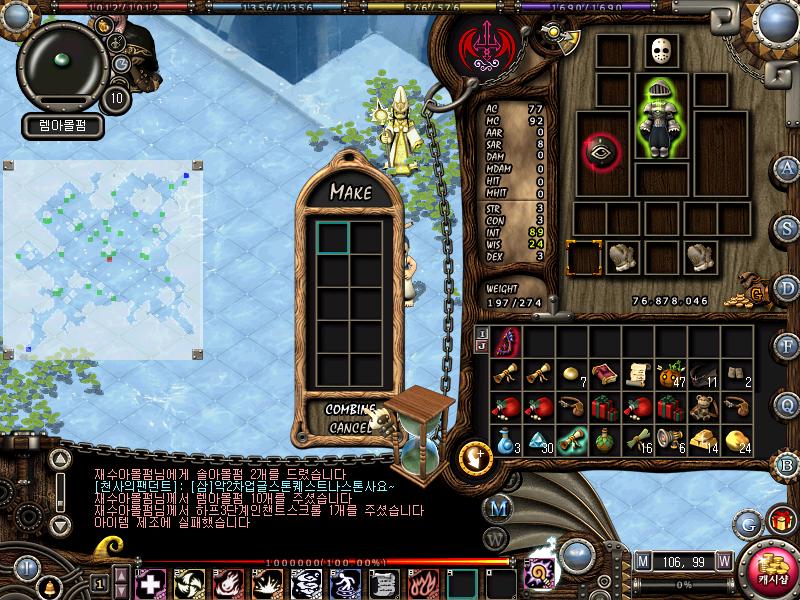Select the blue potion stack of 3
Viewport: 800px width, 600px height.
pos(506,440)
